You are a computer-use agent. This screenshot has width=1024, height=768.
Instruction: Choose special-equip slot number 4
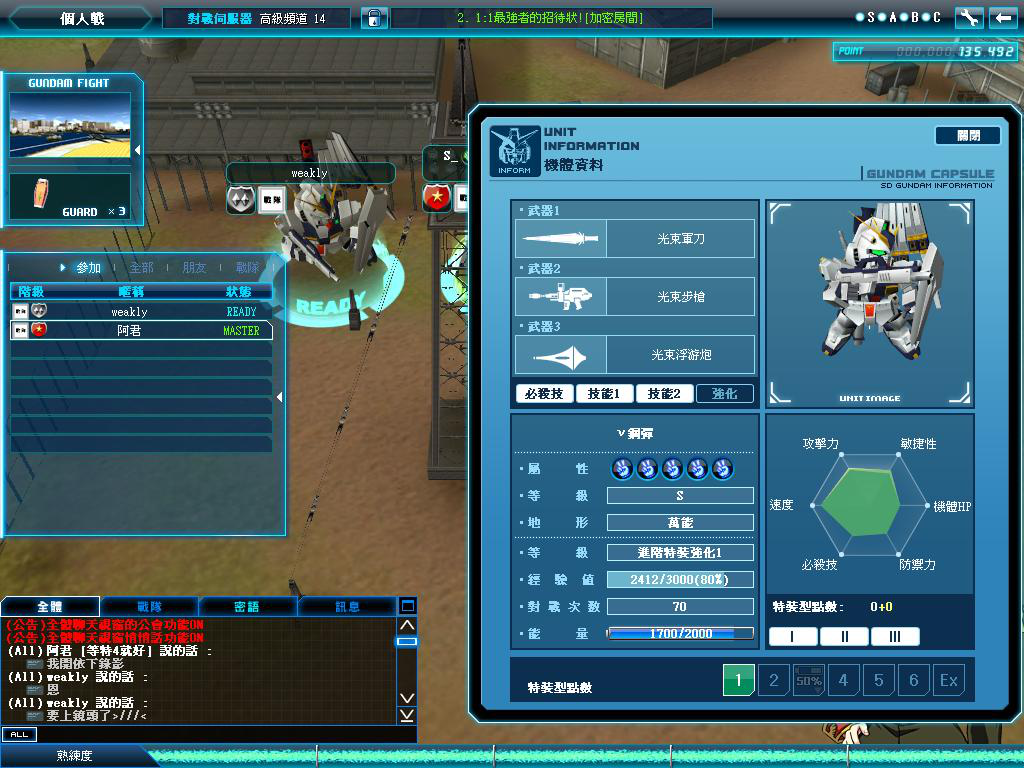coord(843,681)
